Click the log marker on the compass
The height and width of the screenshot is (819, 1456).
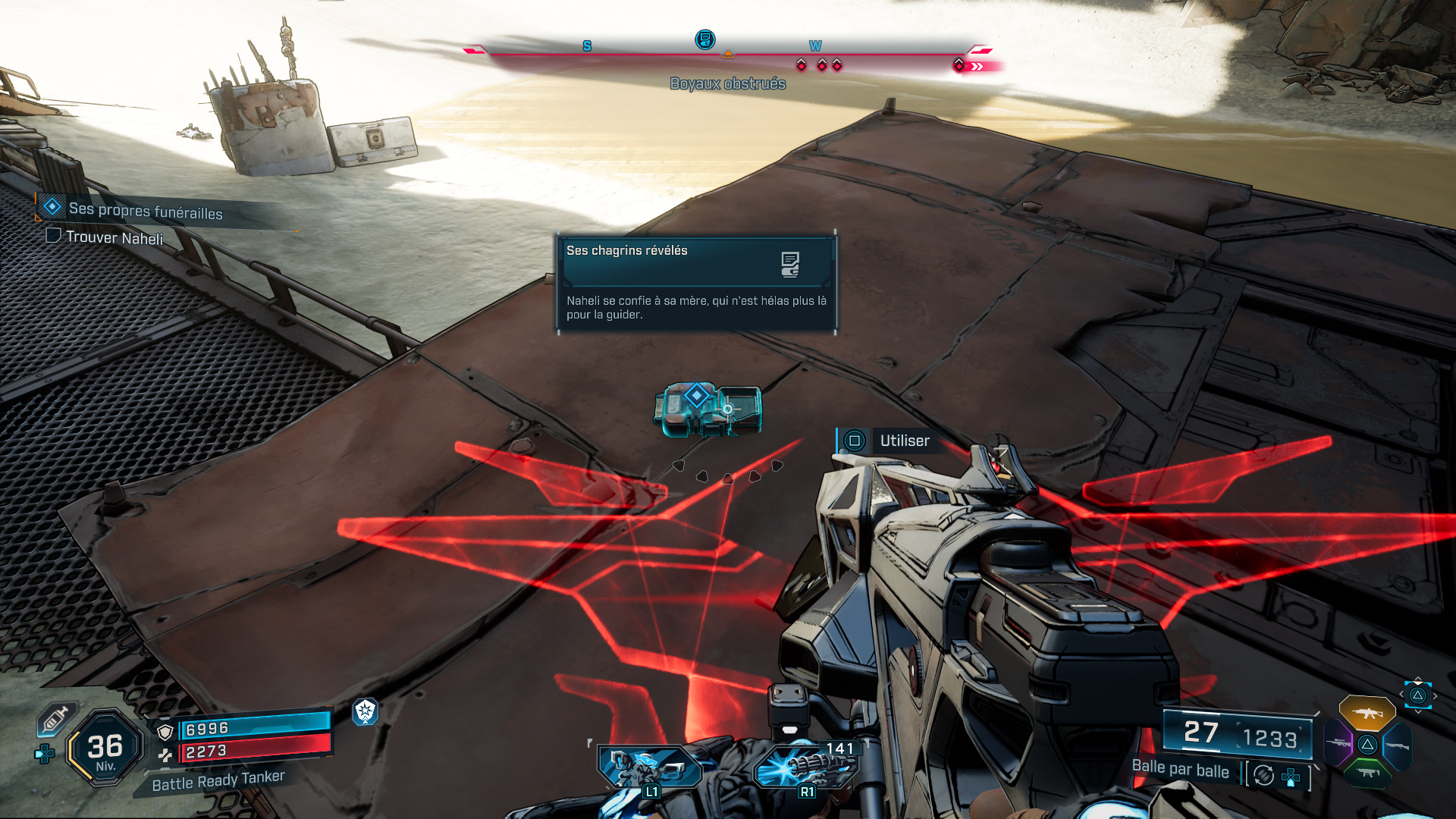[x=704, y=39]
